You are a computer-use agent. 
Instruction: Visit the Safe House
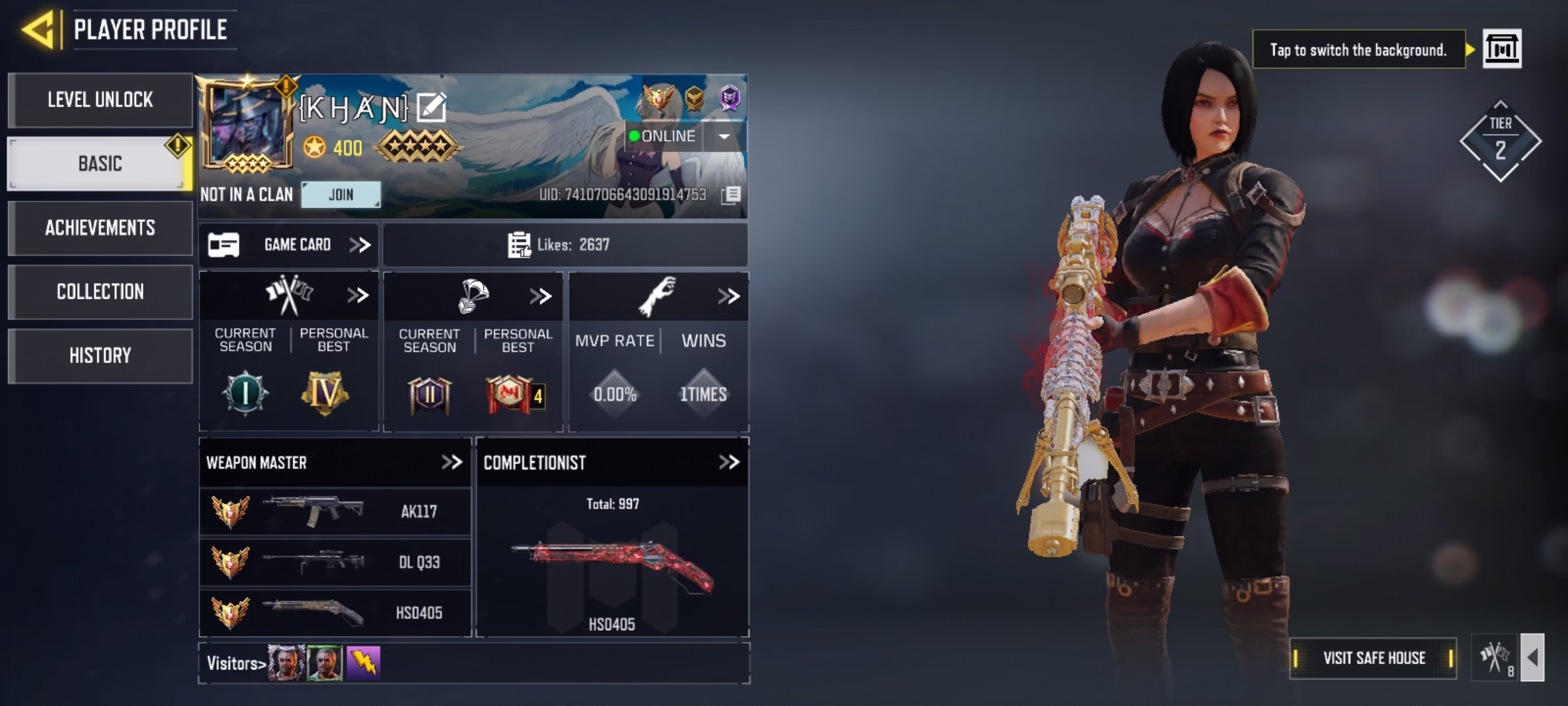pyautogui.click(x=1373, y=658)
